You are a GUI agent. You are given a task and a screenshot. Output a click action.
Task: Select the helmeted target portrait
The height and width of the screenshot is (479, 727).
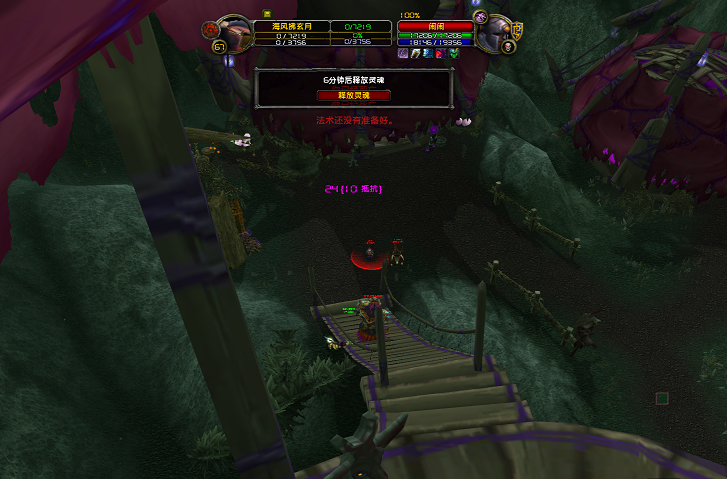coord(494,34)
